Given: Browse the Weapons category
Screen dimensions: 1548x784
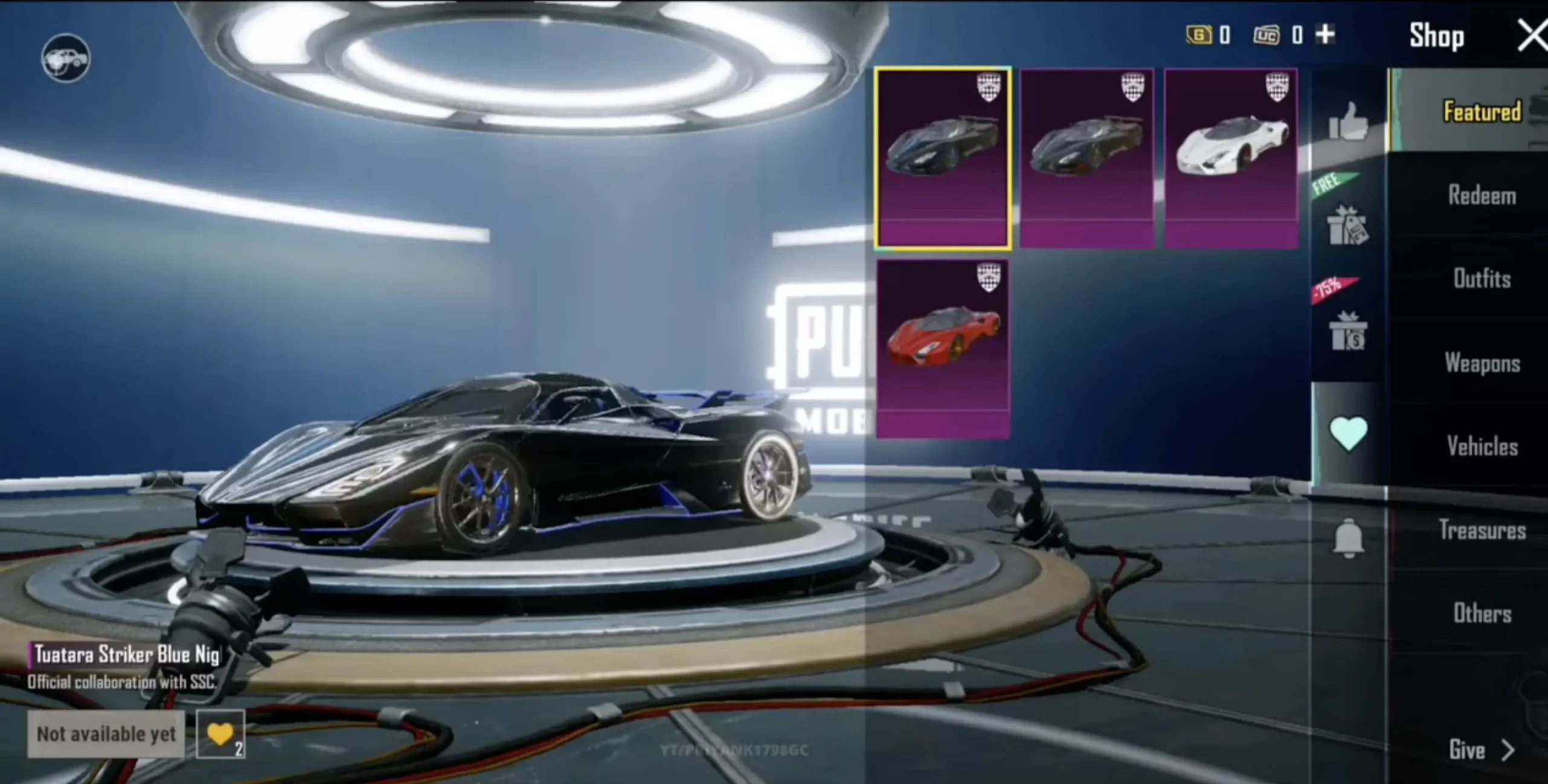Looking at the screenshot, I should point(1481,363).
